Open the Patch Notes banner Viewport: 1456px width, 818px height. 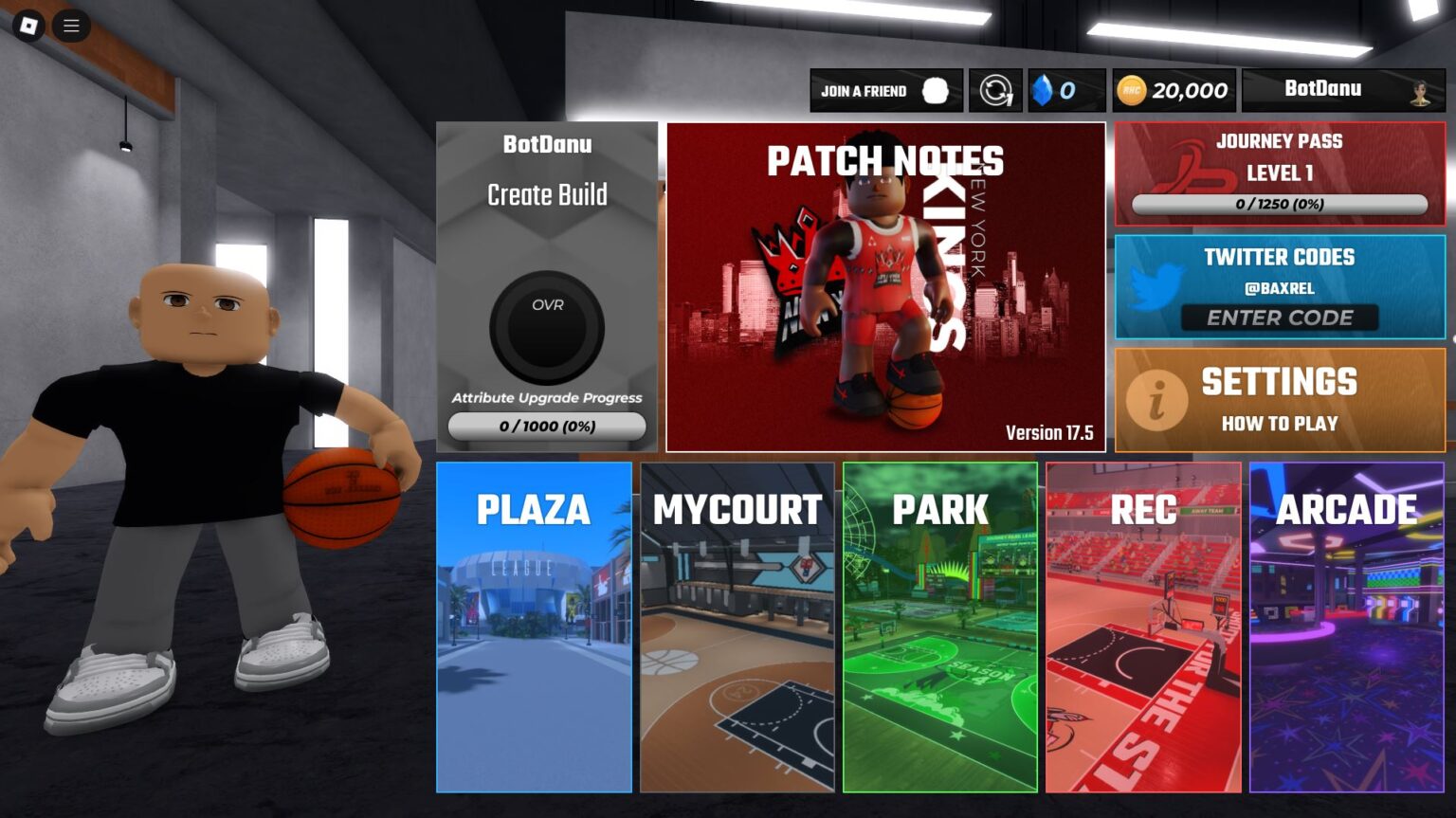click(x=885, y=286)
